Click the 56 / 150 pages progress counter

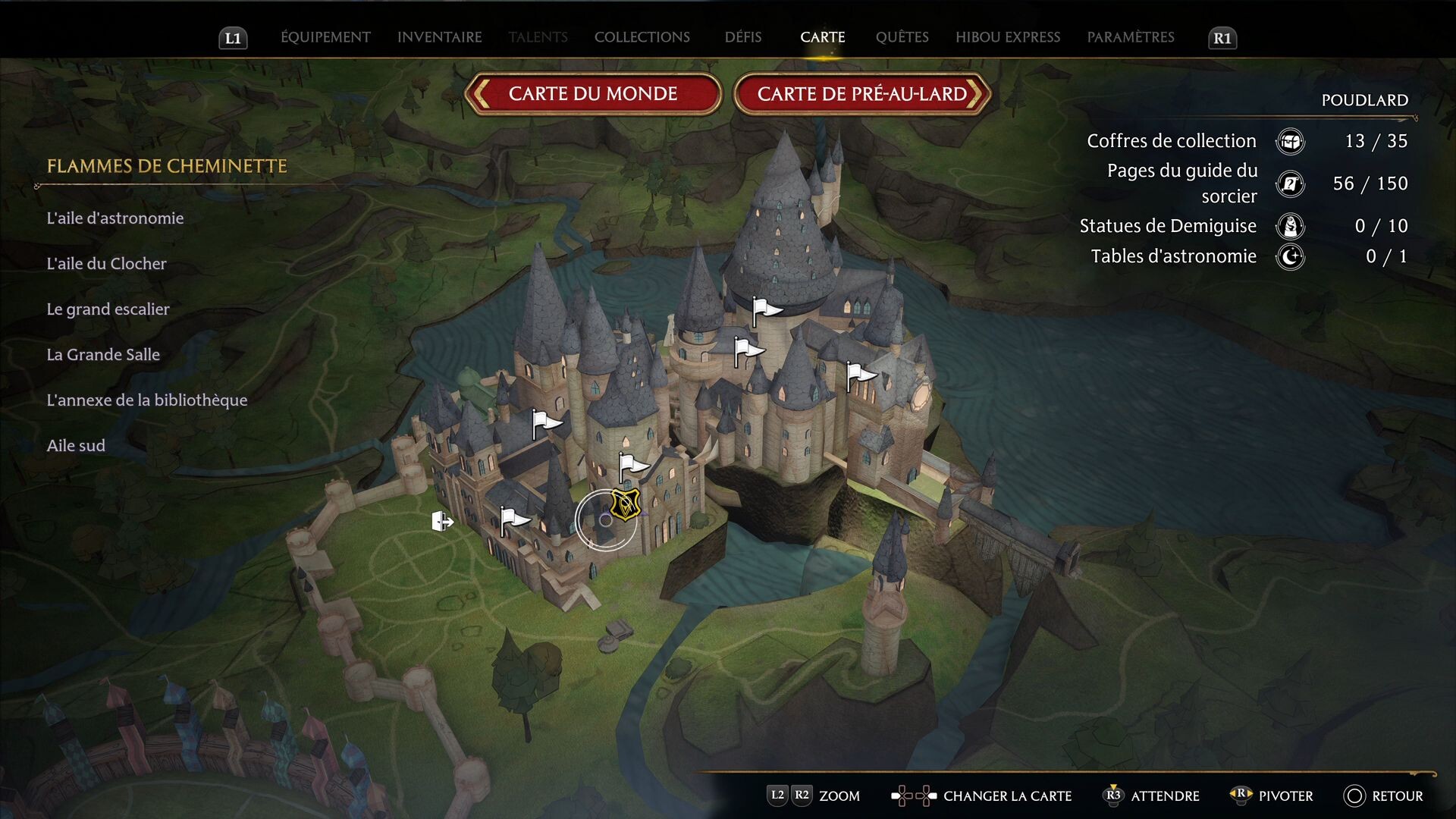1371,184
